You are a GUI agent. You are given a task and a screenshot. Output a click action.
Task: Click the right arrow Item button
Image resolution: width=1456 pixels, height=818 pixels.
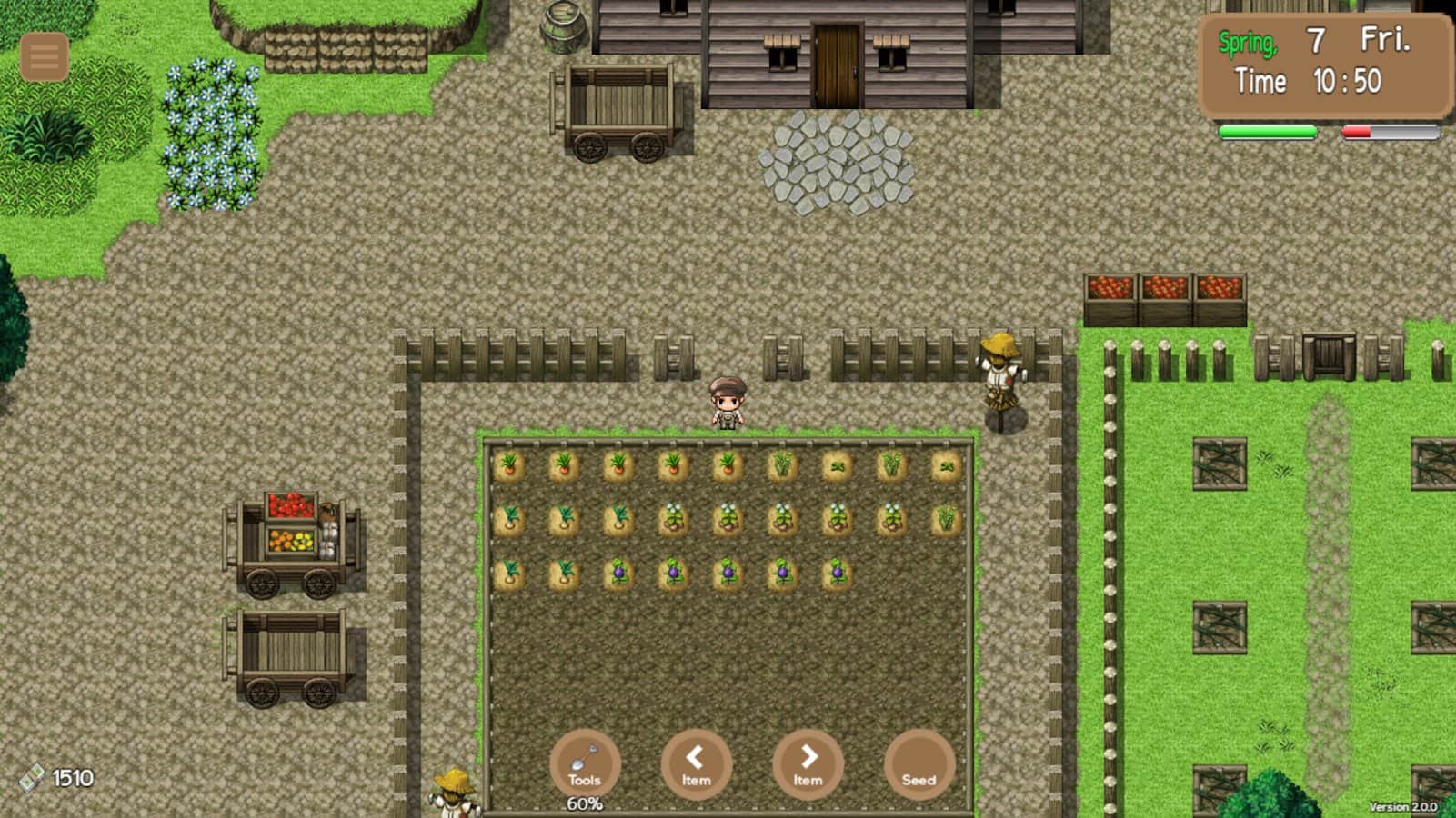click(808, 766)
